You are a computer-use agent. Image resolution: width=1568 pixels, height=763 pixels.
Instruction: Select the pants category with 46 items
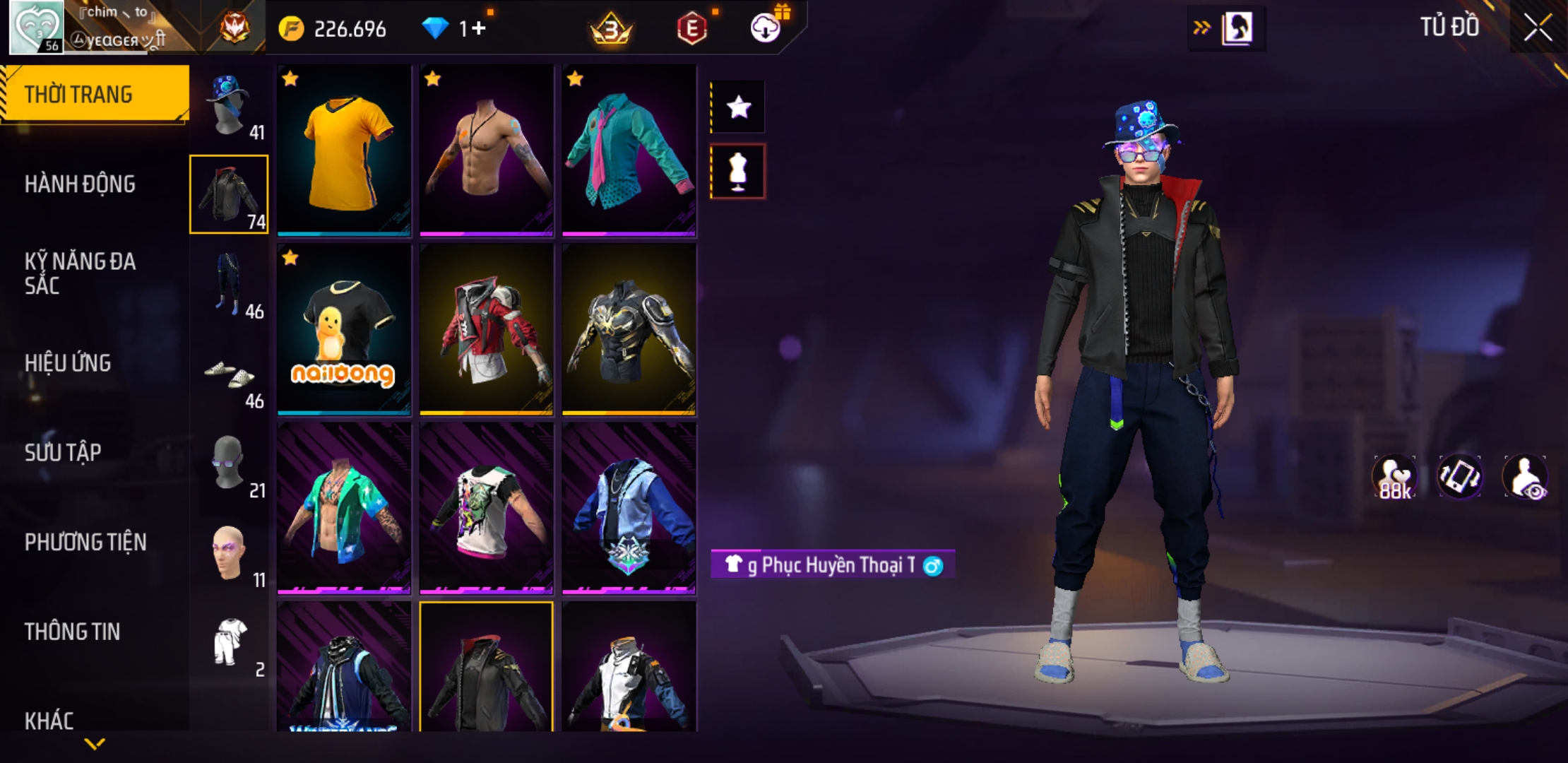pyautogui.click(x=230, y=284)
